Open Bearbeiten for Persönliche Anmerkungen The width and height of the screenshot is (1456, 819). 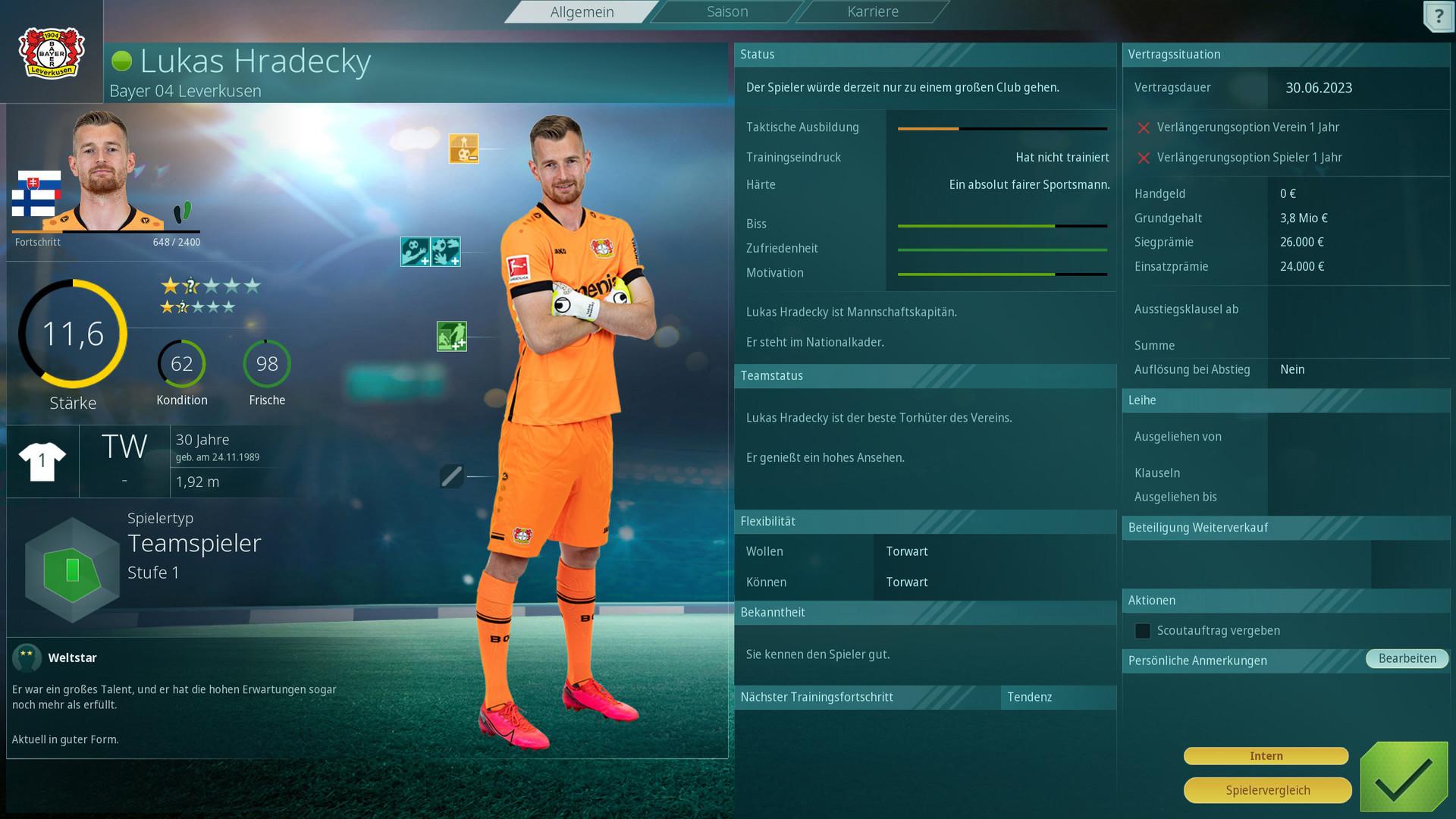click(x=1407, y=658)
